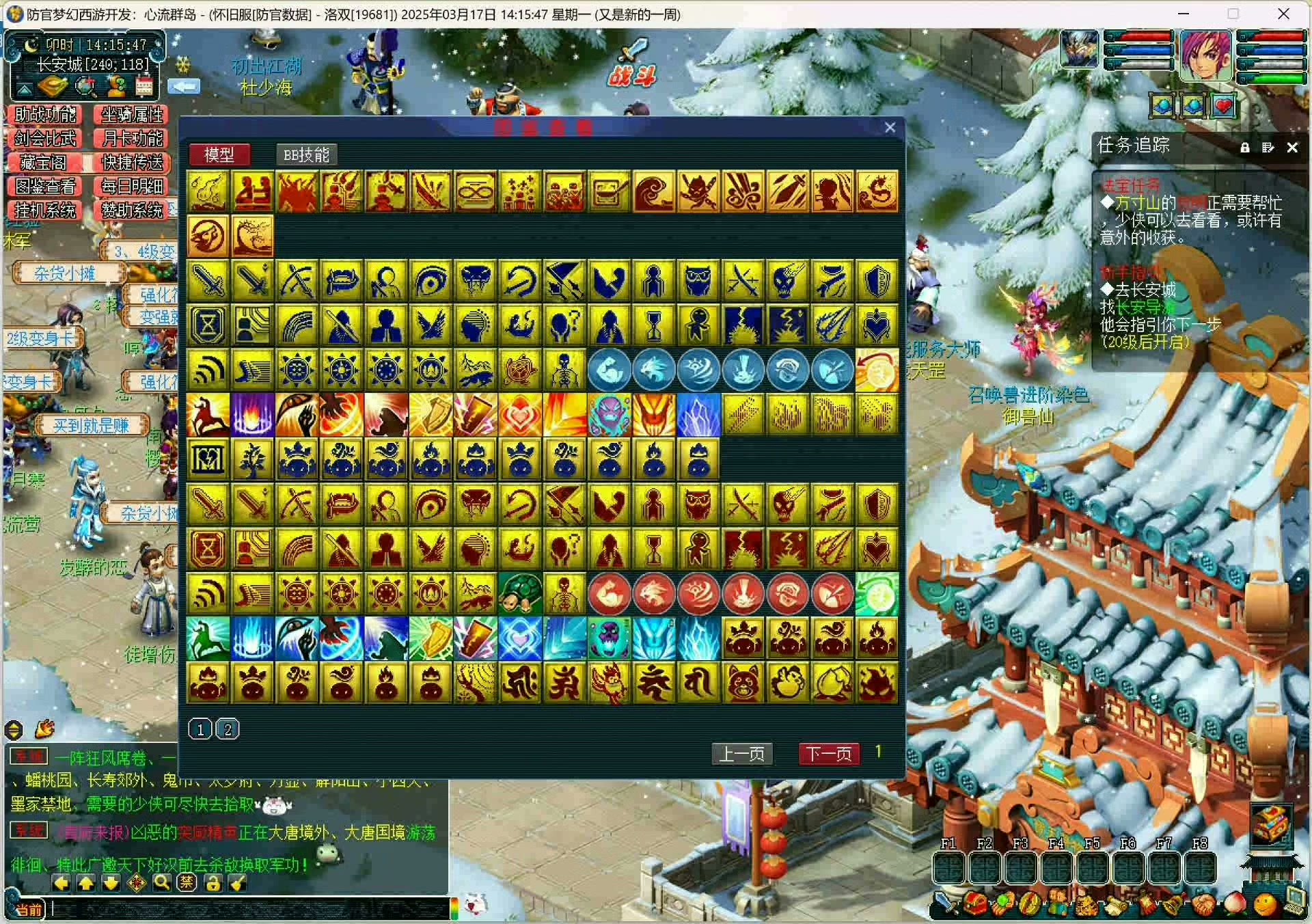Open the 挂机系统 auto-play system

pyautogui.click(x=45, y=210)
